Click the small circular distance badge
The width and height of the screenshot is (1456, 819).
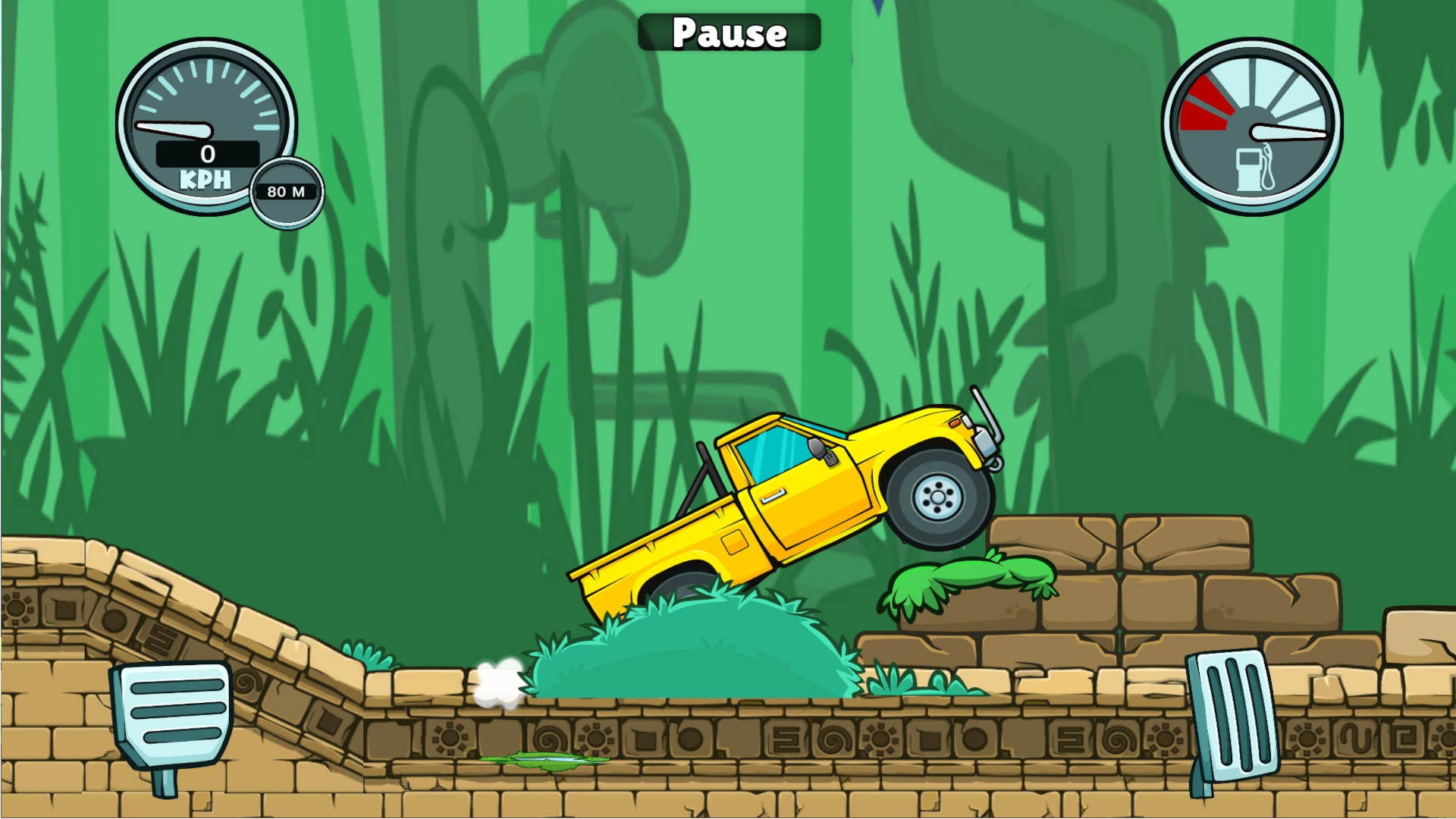pyautogui.click(x=287, y=192)
